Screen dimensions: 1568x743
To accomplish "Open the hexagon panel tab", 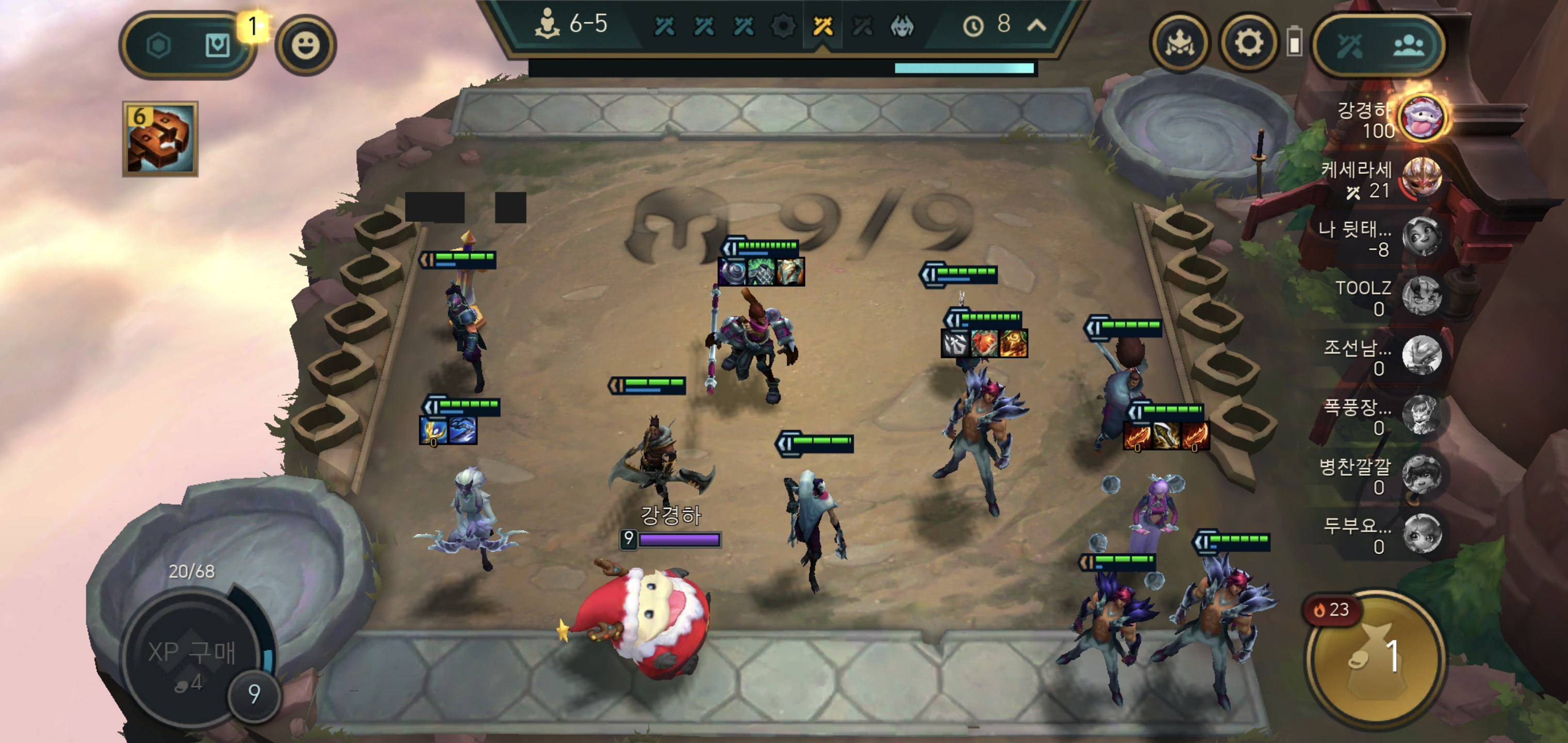I will click(159, 45).
